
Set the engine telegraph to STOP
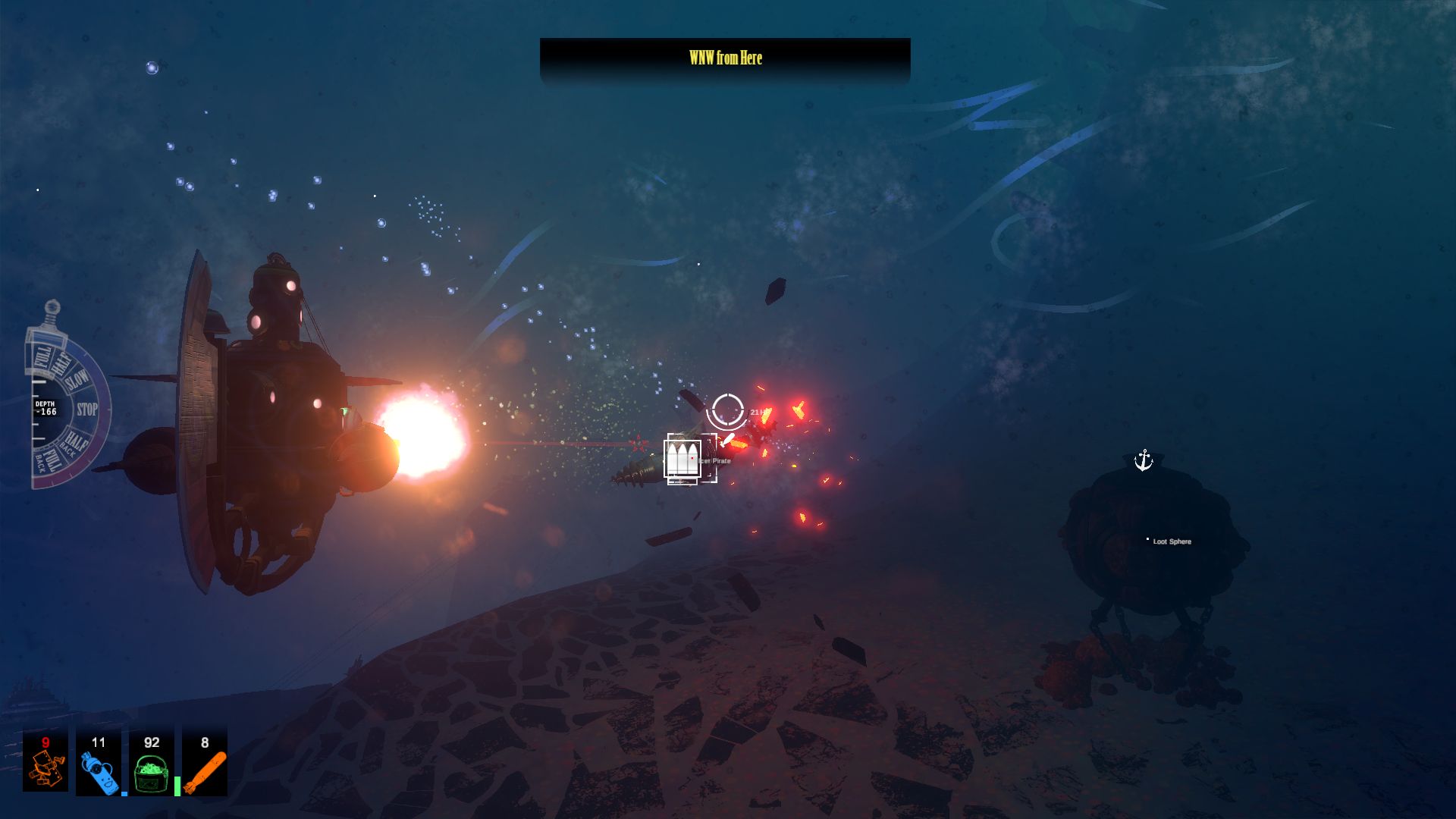click(87, 410)
